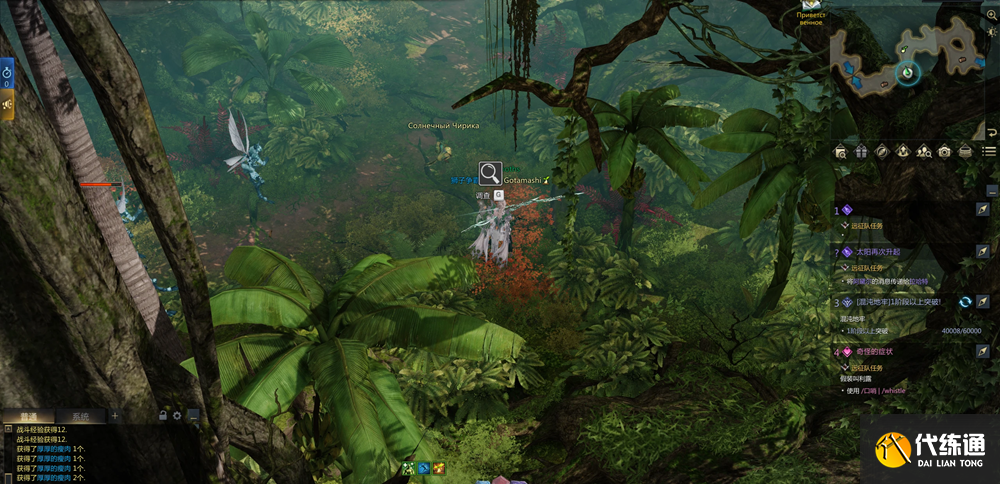Image resolution: width=1000 pixels, height=484 pixels.
Task: Open the list menu icon beside the minimap
Action: (989, 152)
